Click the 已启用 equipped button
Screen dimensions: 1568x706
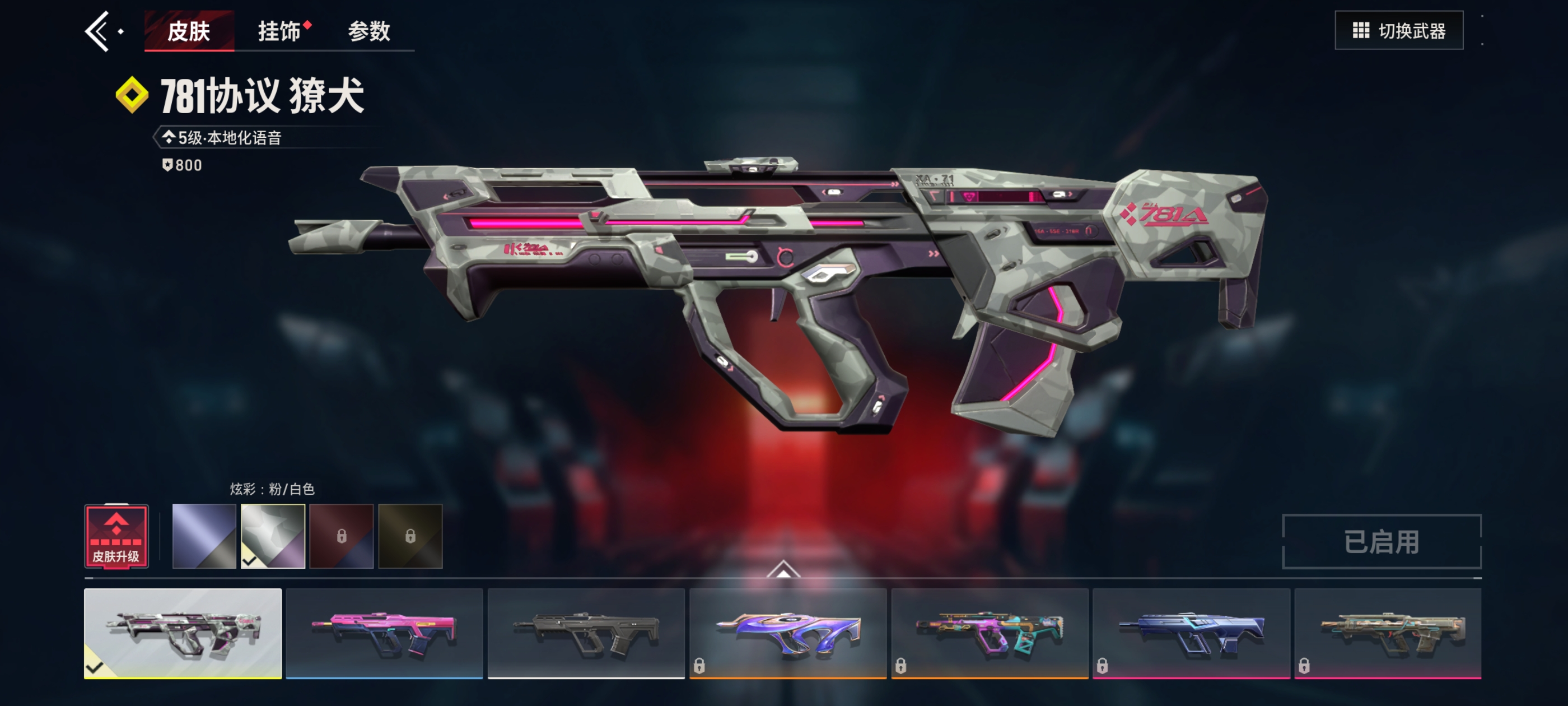(x=1381, y=541)
